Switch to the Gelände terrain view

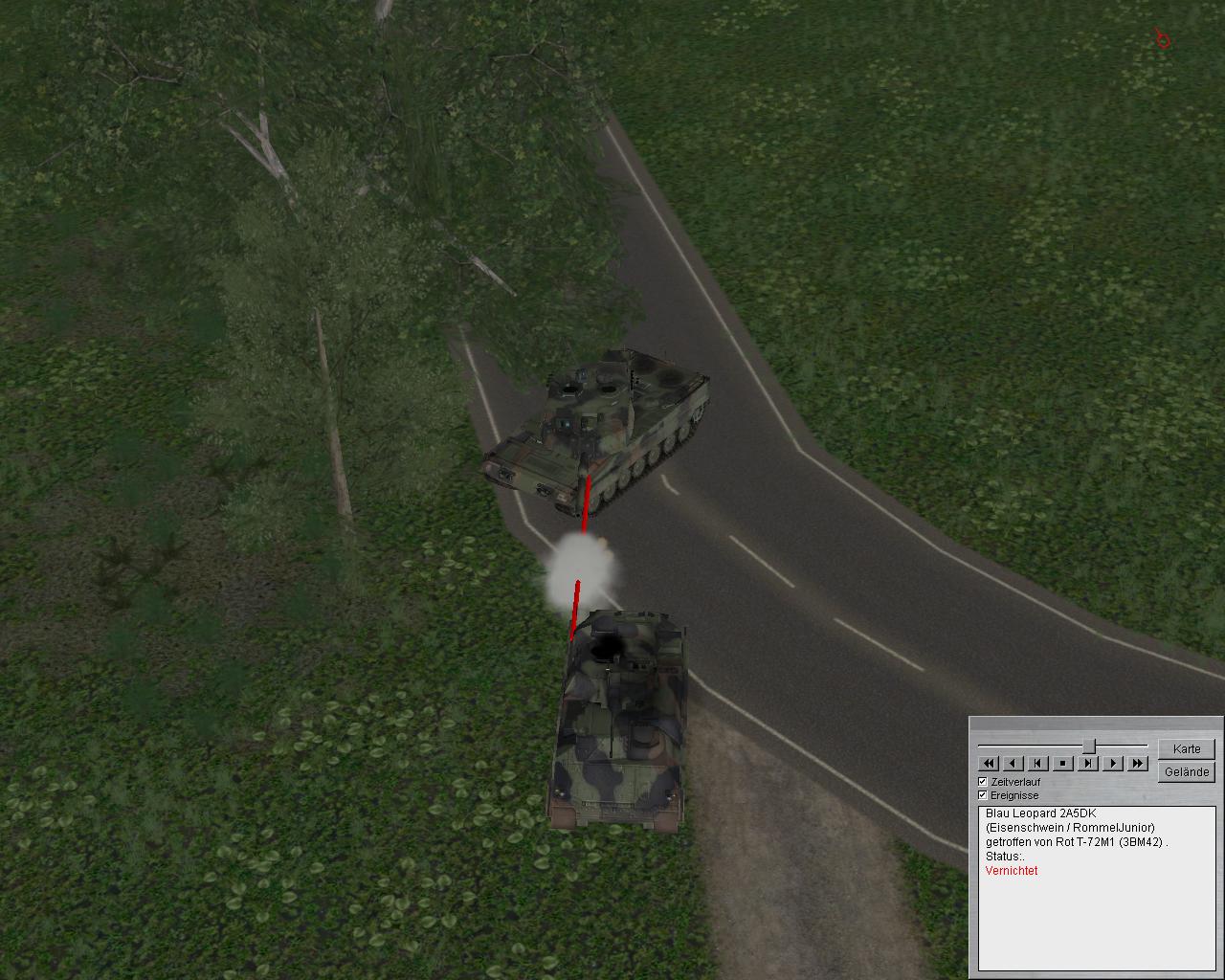pos(1186,771)
